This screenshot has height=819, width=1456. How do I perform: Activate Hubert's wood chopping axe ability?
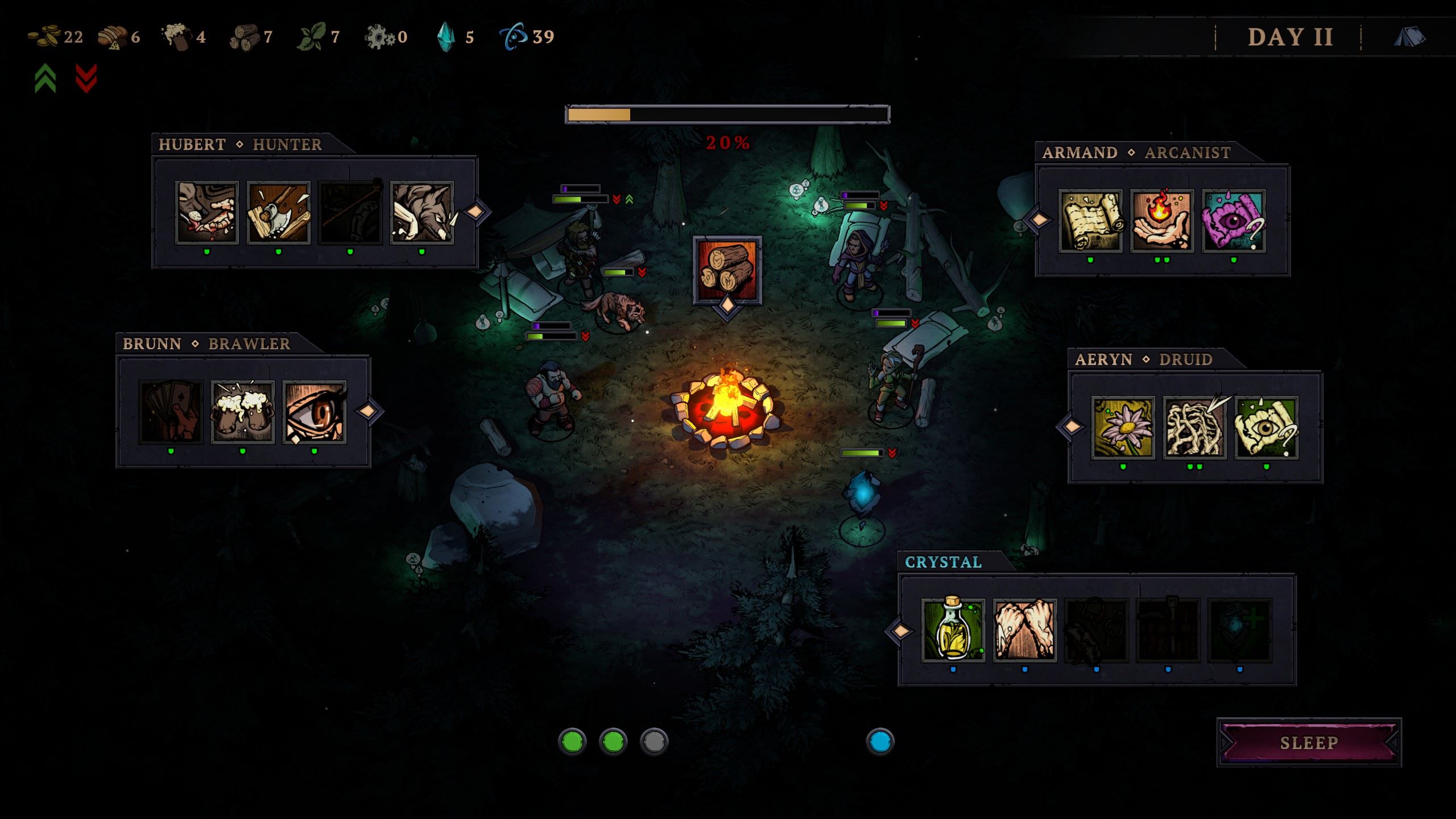tap(279, 213)
